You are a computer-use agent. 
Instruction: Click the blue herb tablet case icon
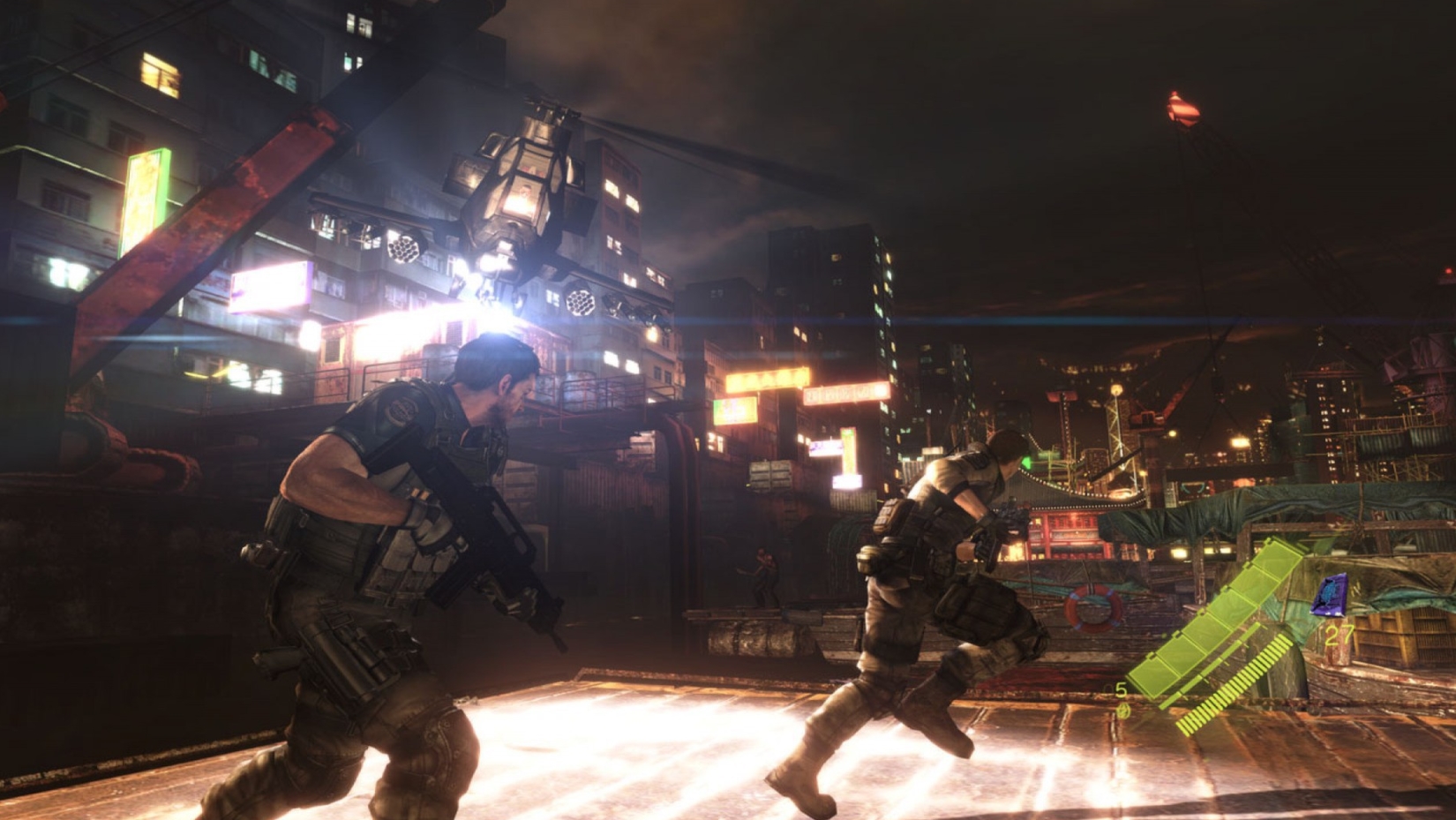tap(1328, 594)
